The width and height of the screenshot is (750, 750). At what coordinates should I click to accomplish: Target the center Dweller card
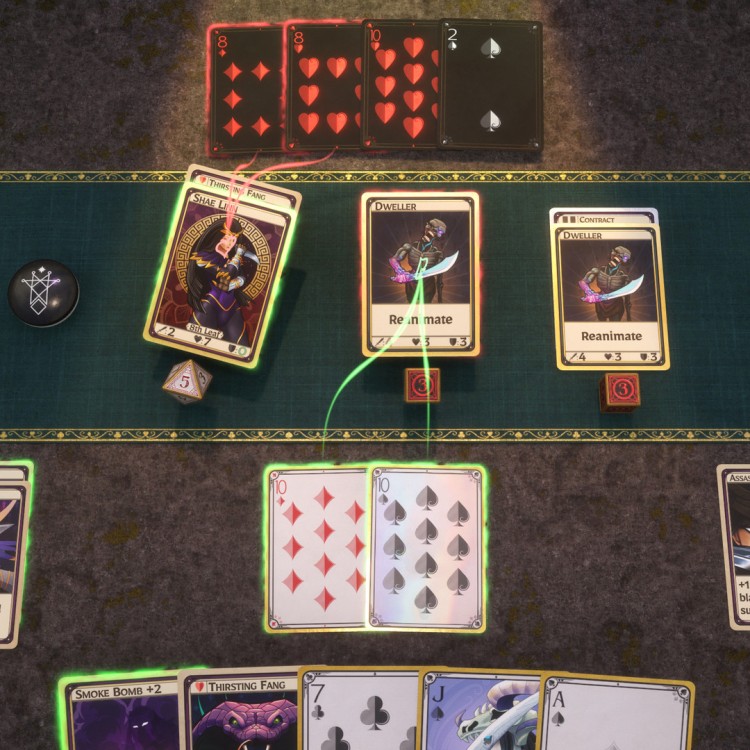[x=420, y=274]
